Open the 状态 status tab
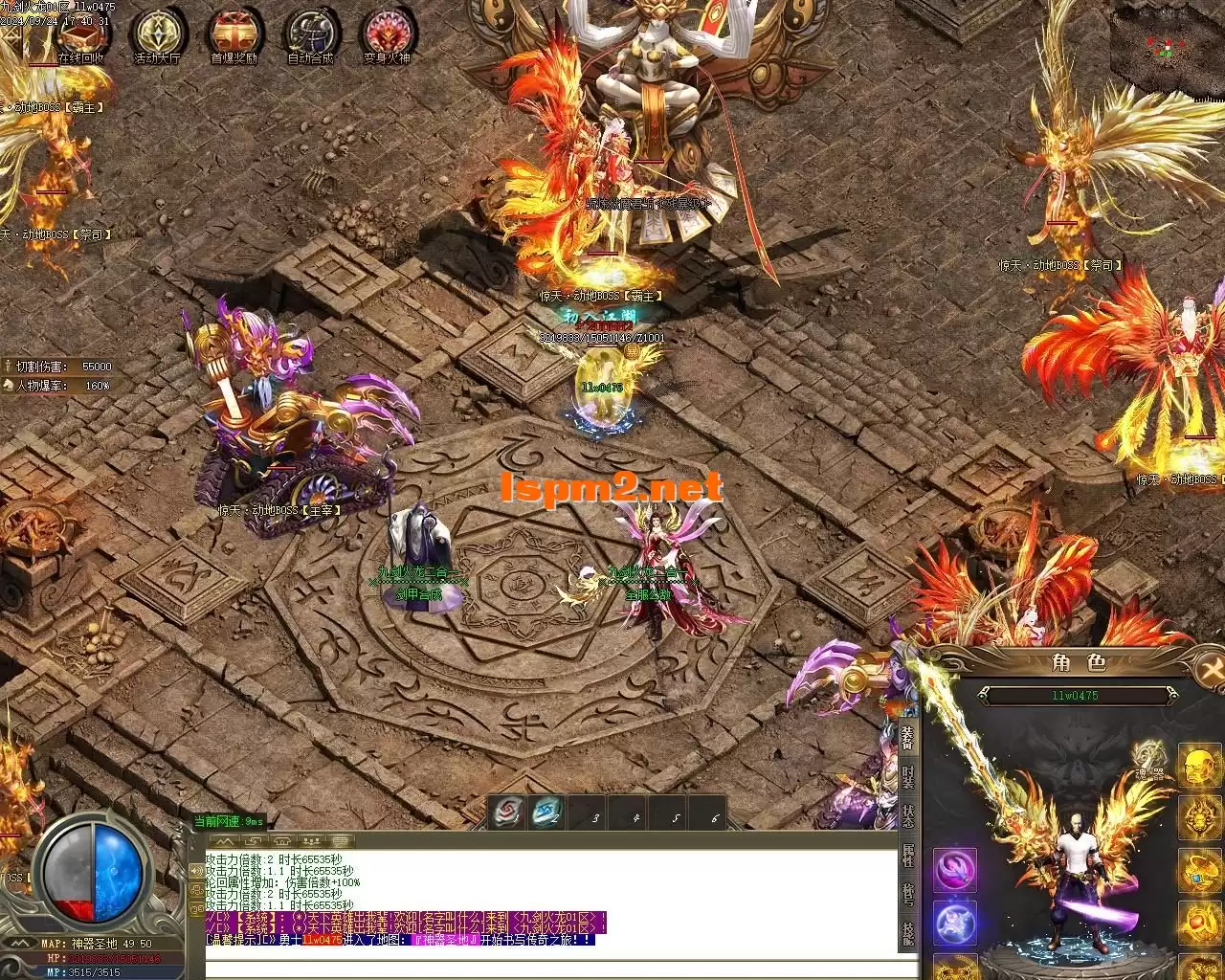The width and height of the screenshot is (1225, 980). click(907, 816)
